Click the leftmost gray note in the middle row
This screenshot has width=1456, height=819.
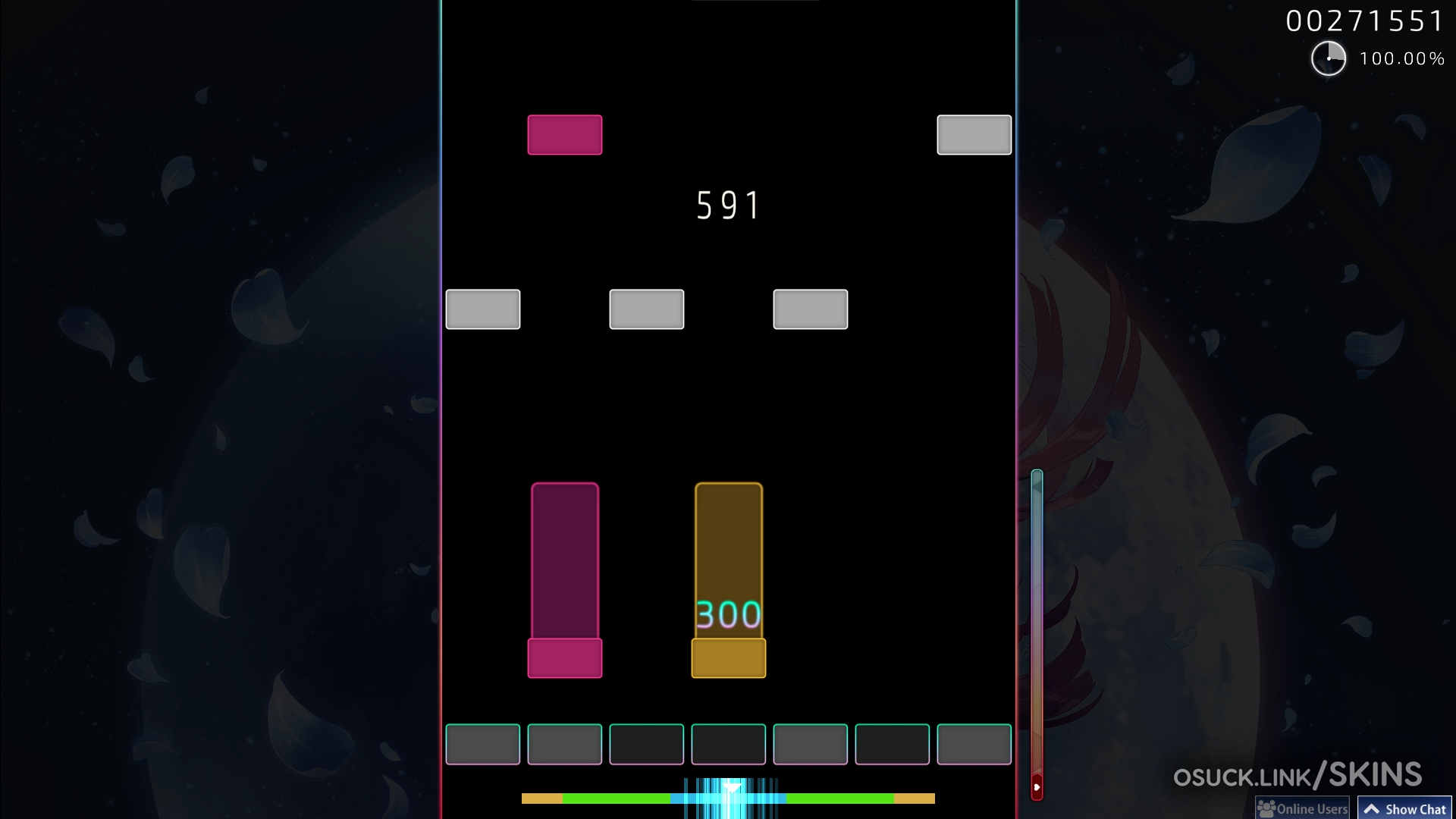pyautogui.click(x=483, y=309)
